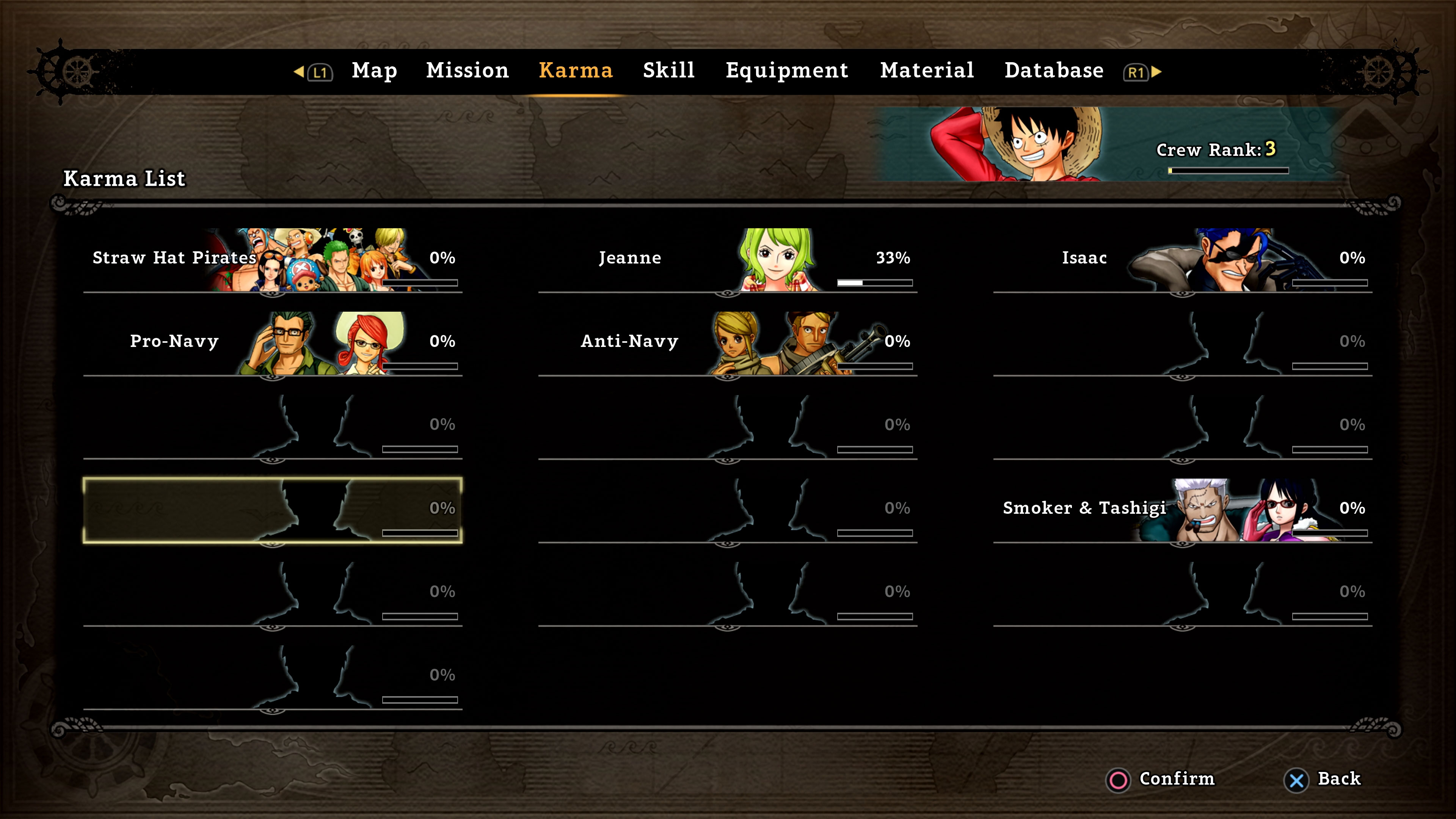Show the Material tab
This screenshot has height=819, width=1456.
pos(927,71)
